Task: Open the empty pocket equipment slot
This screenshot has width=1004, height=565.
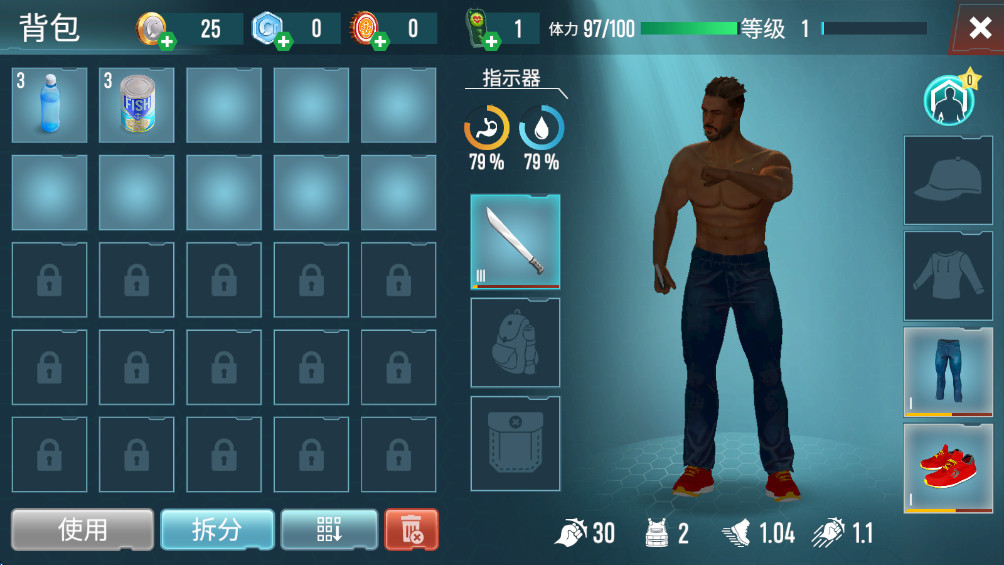Action: pyautogui.click(x=515, y=443)
